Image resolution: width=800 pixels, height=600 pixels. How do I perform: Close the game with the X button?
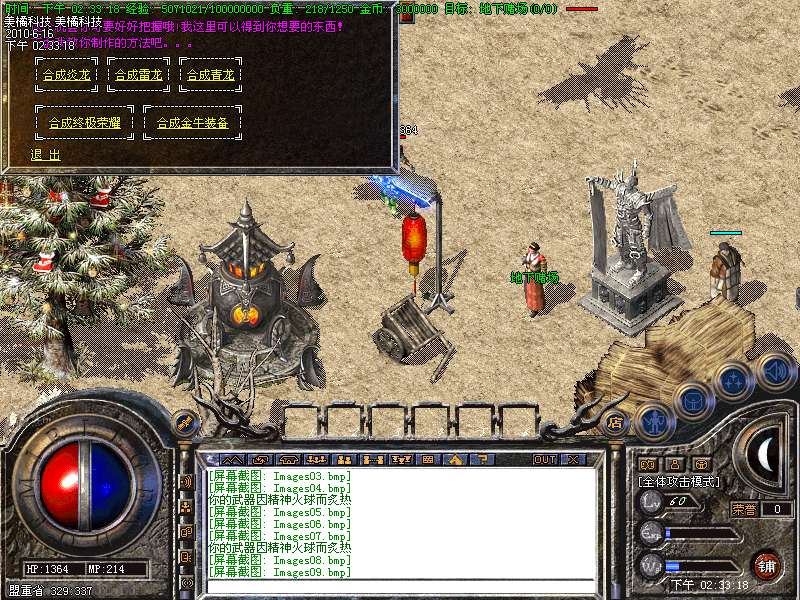click(573, 459)
